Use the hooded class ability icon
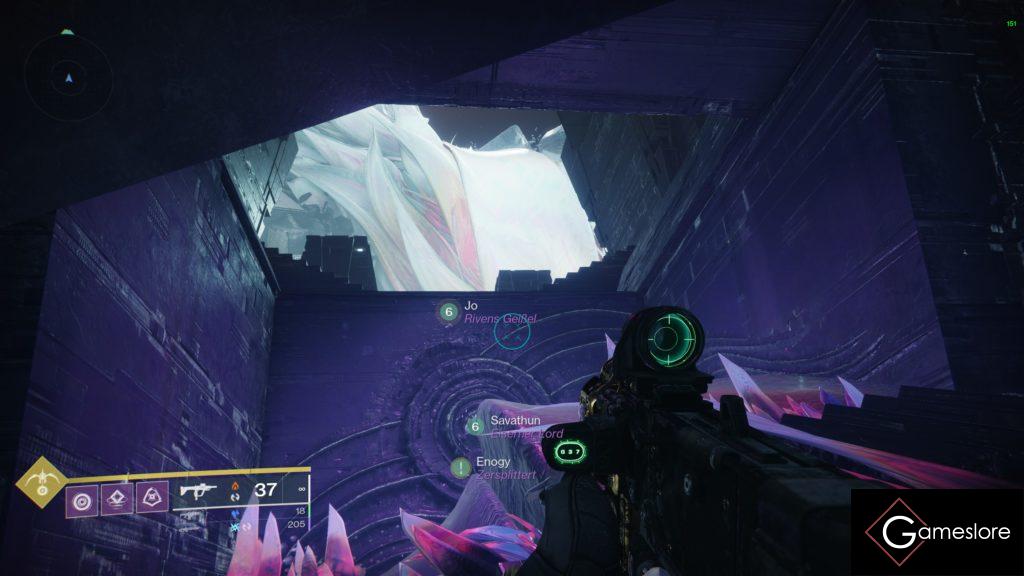The height and width of the screenshot is (576, 1024). (152, 498)
